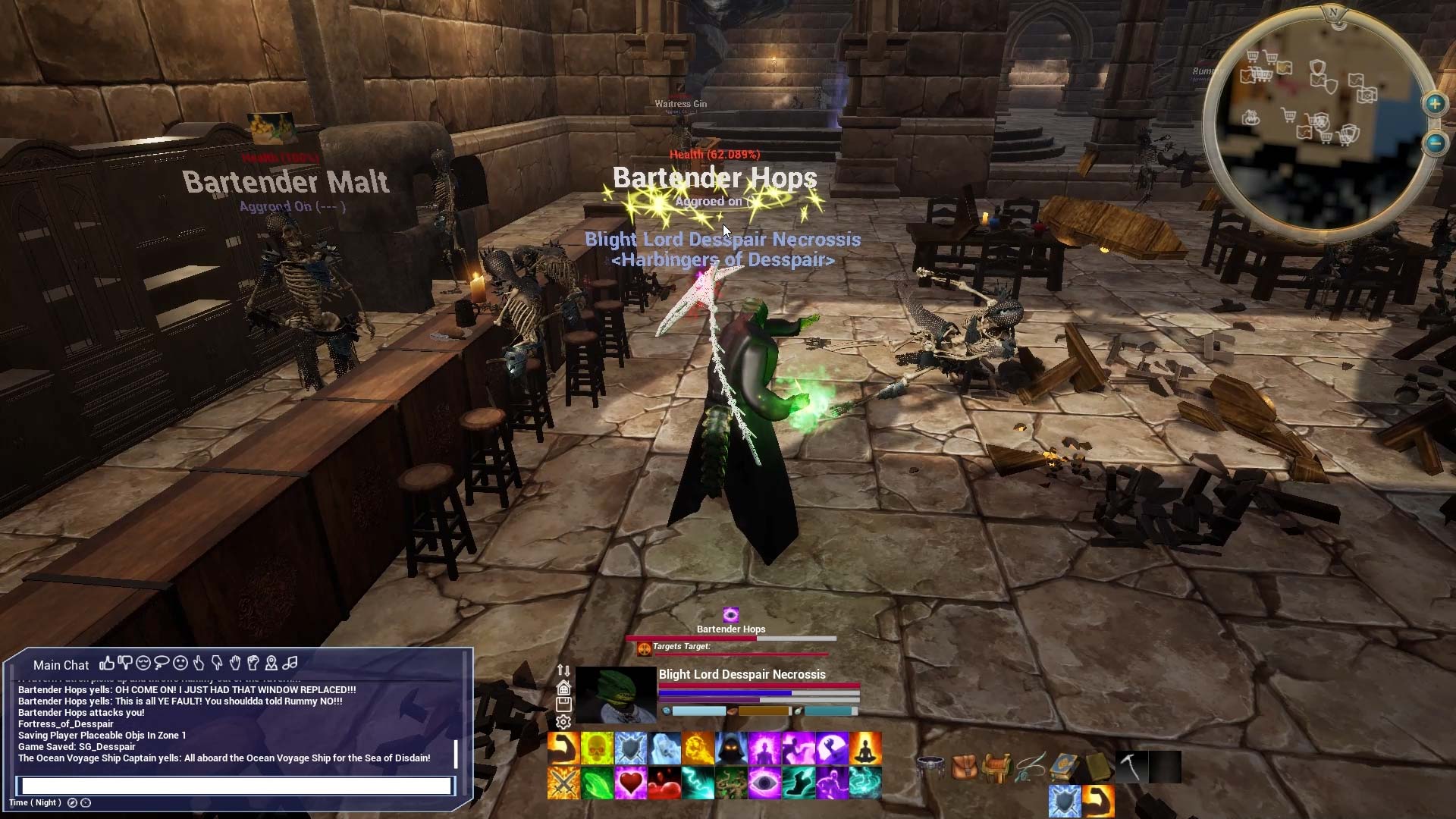
Task: Click the fishing rod icon
Action: 1031,767
